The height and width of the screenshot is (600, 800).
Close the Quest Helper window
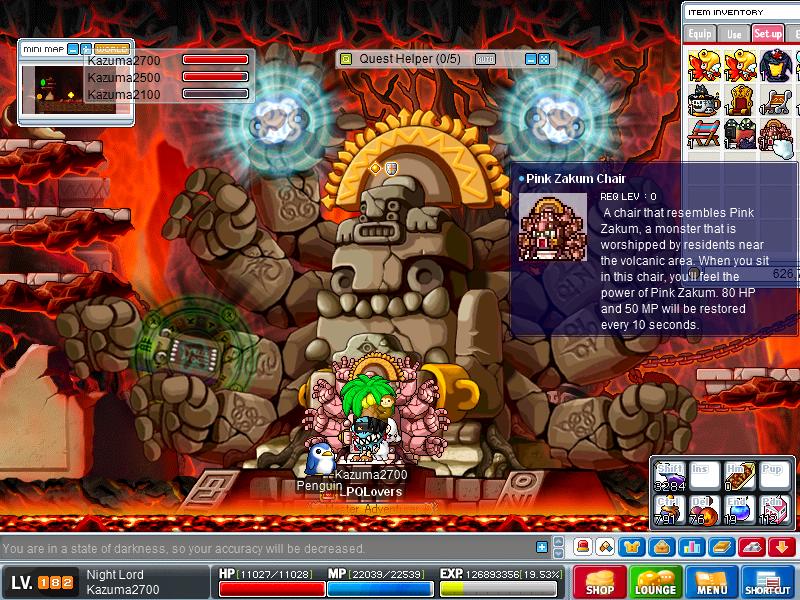click(544, 59)
